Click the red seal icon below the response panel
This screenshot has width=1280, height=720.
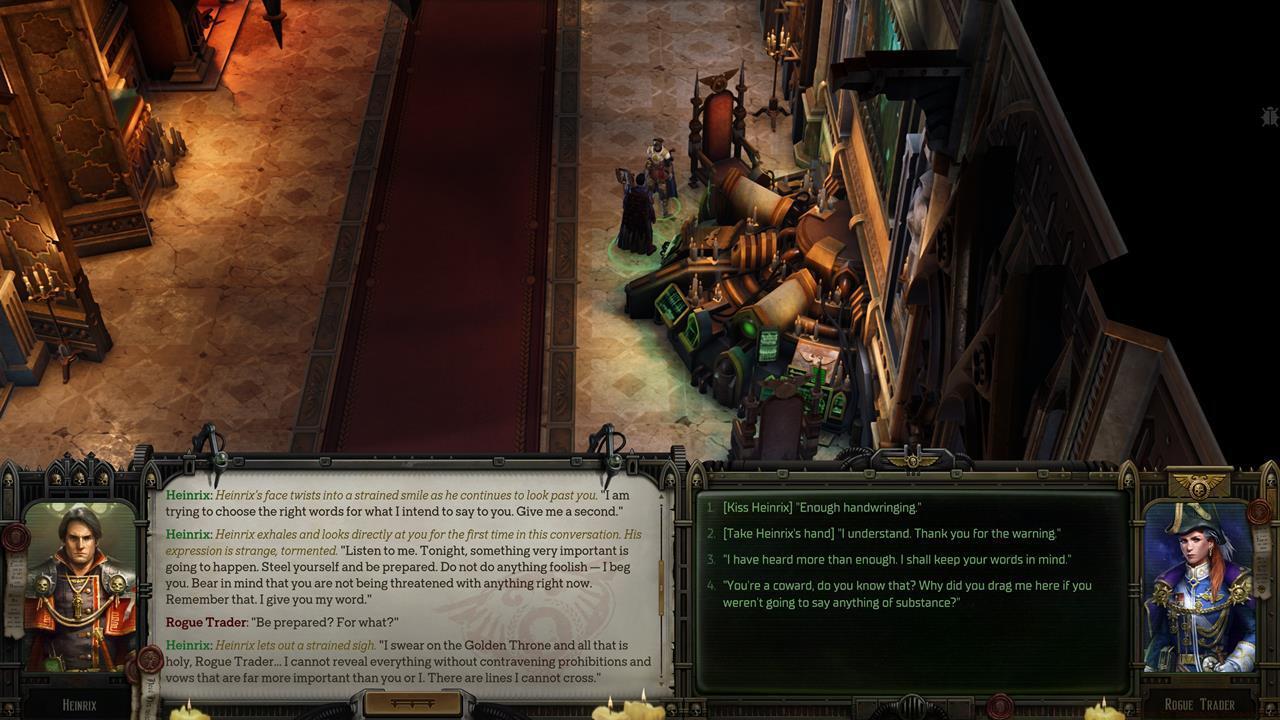point(999,705)
